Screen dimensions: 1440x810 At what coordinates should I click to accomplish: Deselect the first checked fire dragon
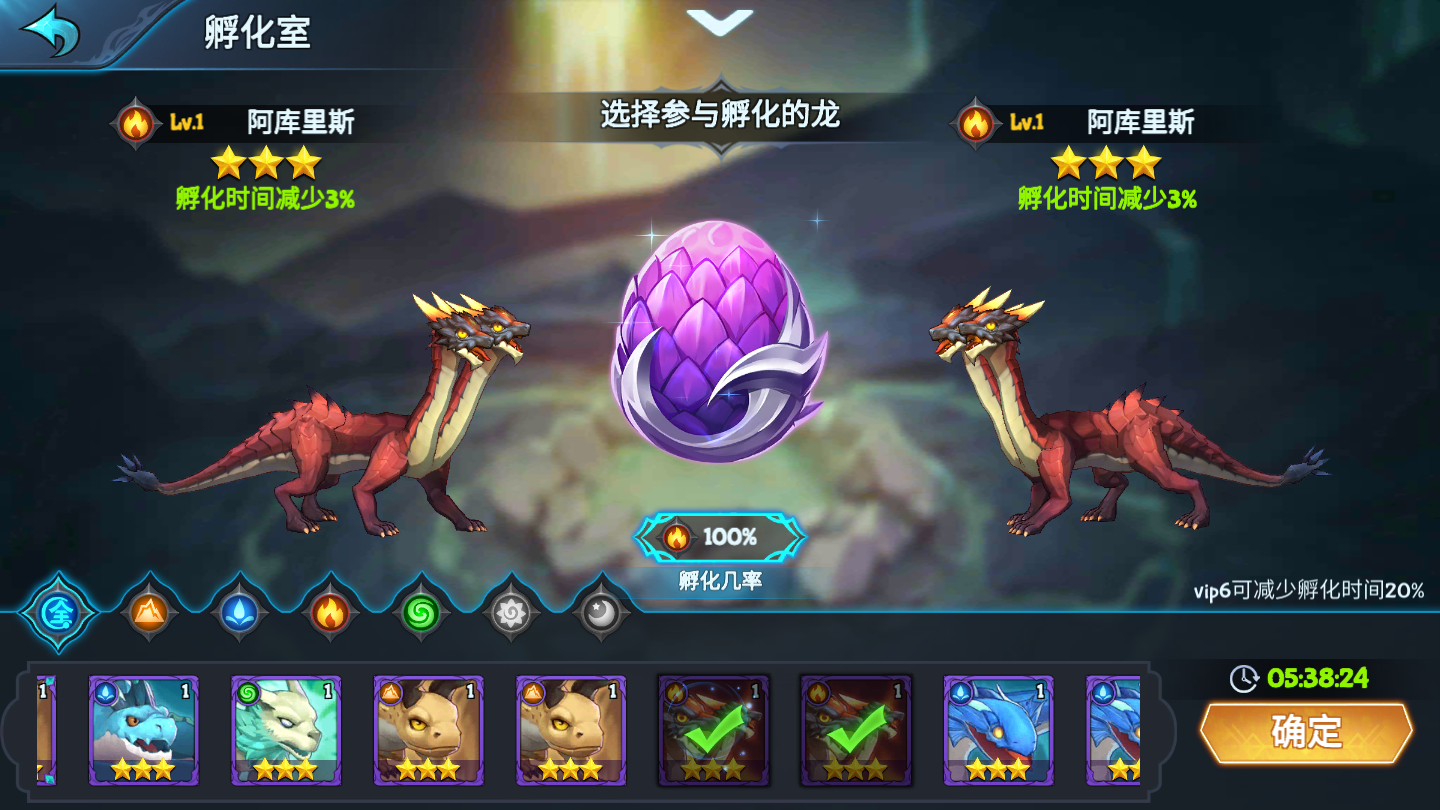click(x=713, y=731)
